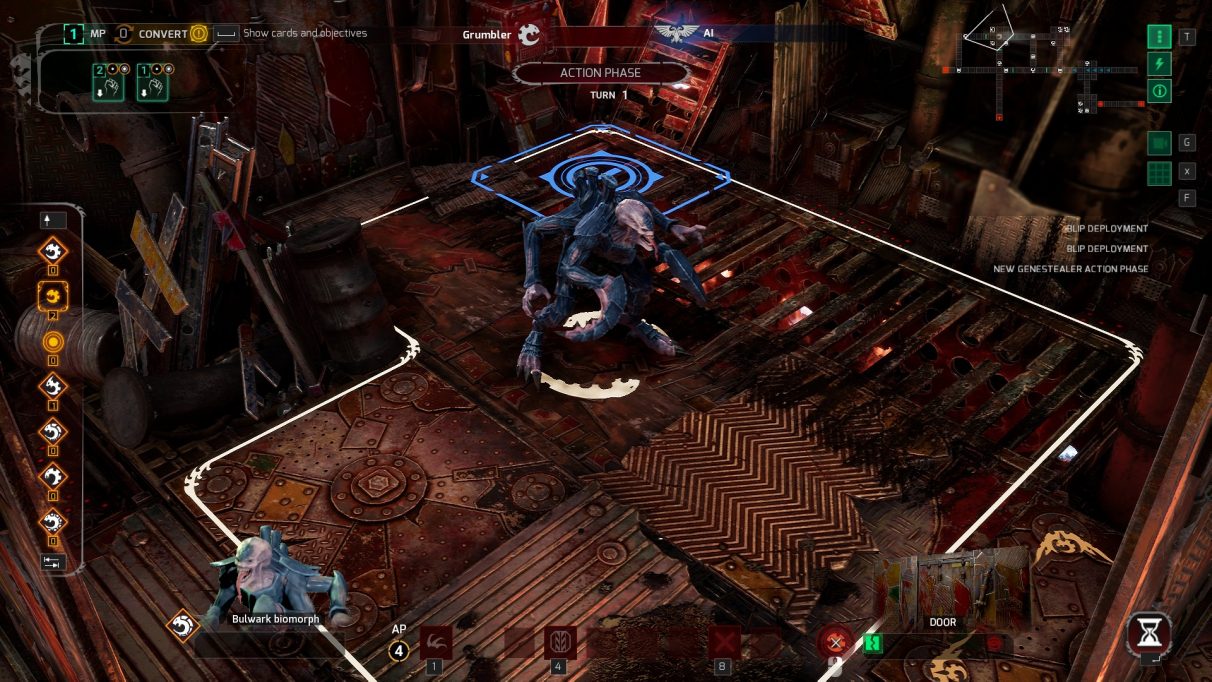Select the highlighted unit in the roster
Image resolution: width=1212 pixels, height=682 pixels.
[x=52, y=295]
